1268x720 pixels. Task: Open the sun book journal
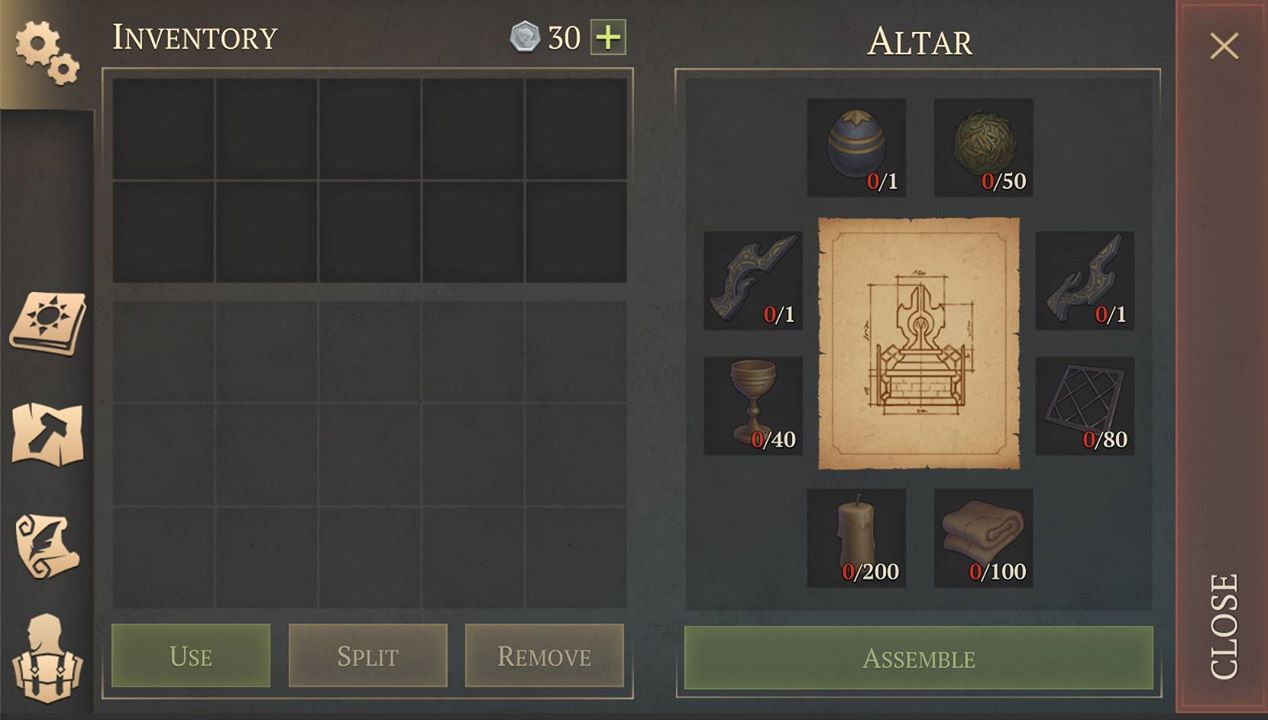47,323
